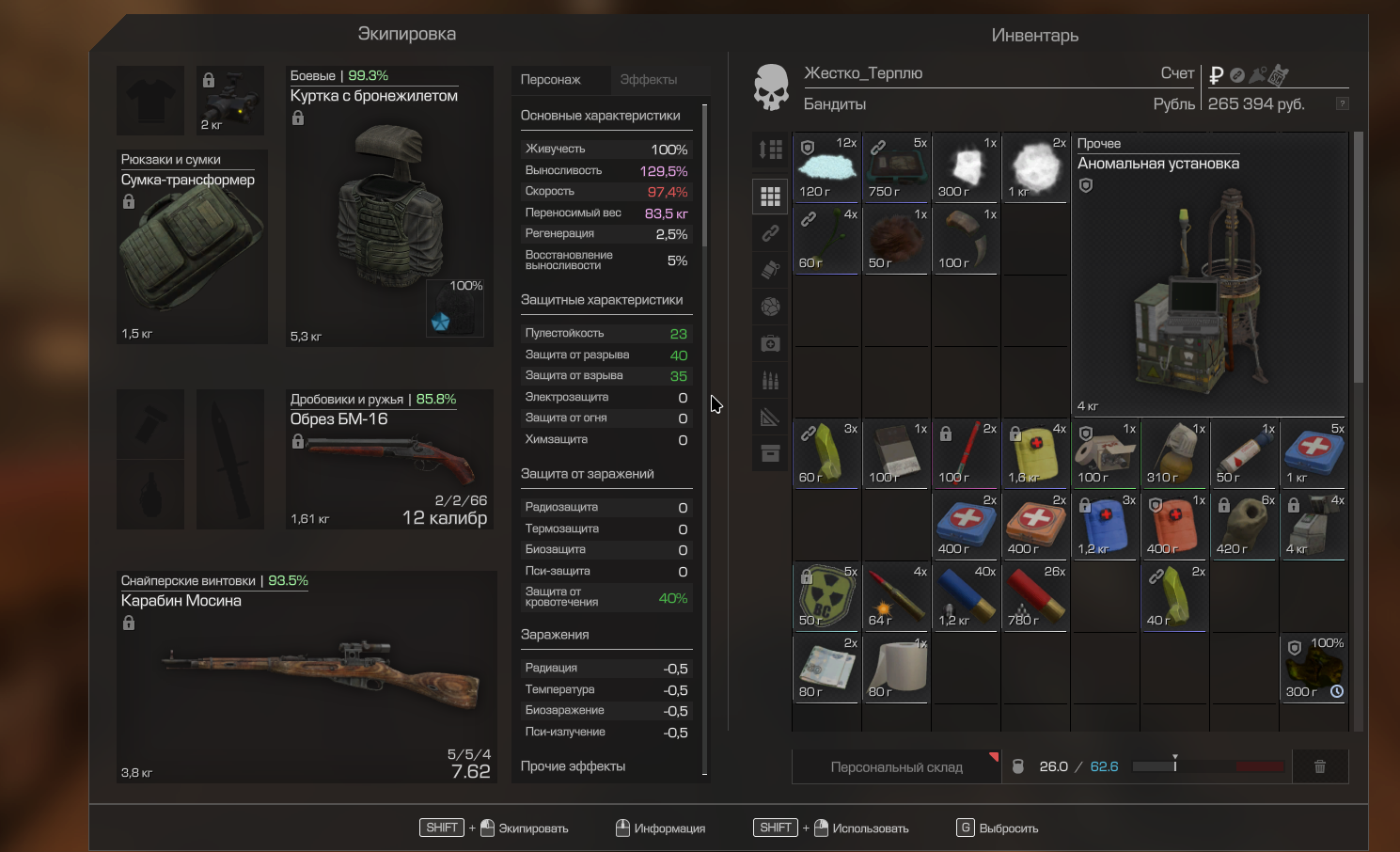Select the blue shotgun shells stack

tap(966, 596)
